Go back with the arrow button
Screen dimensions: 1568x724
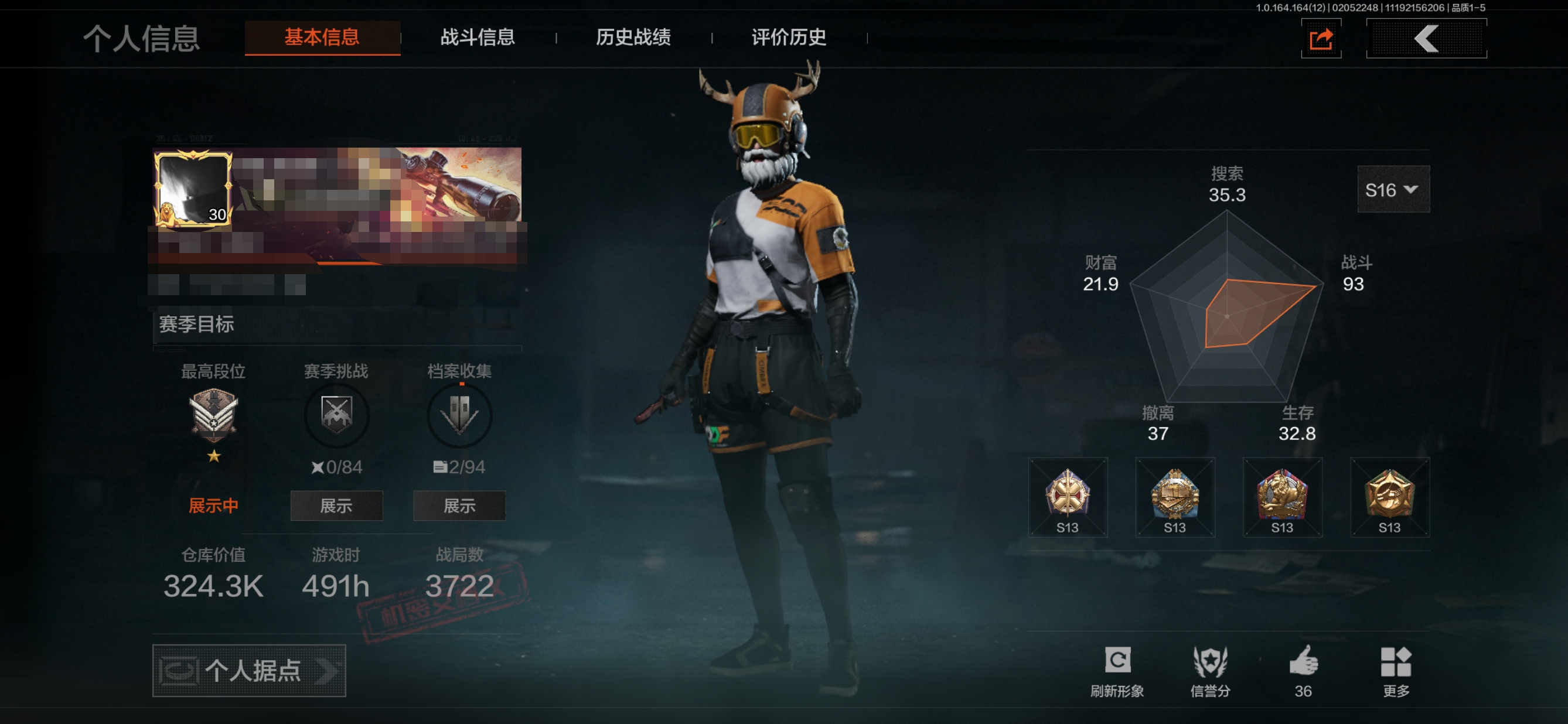pos(1426,39)
